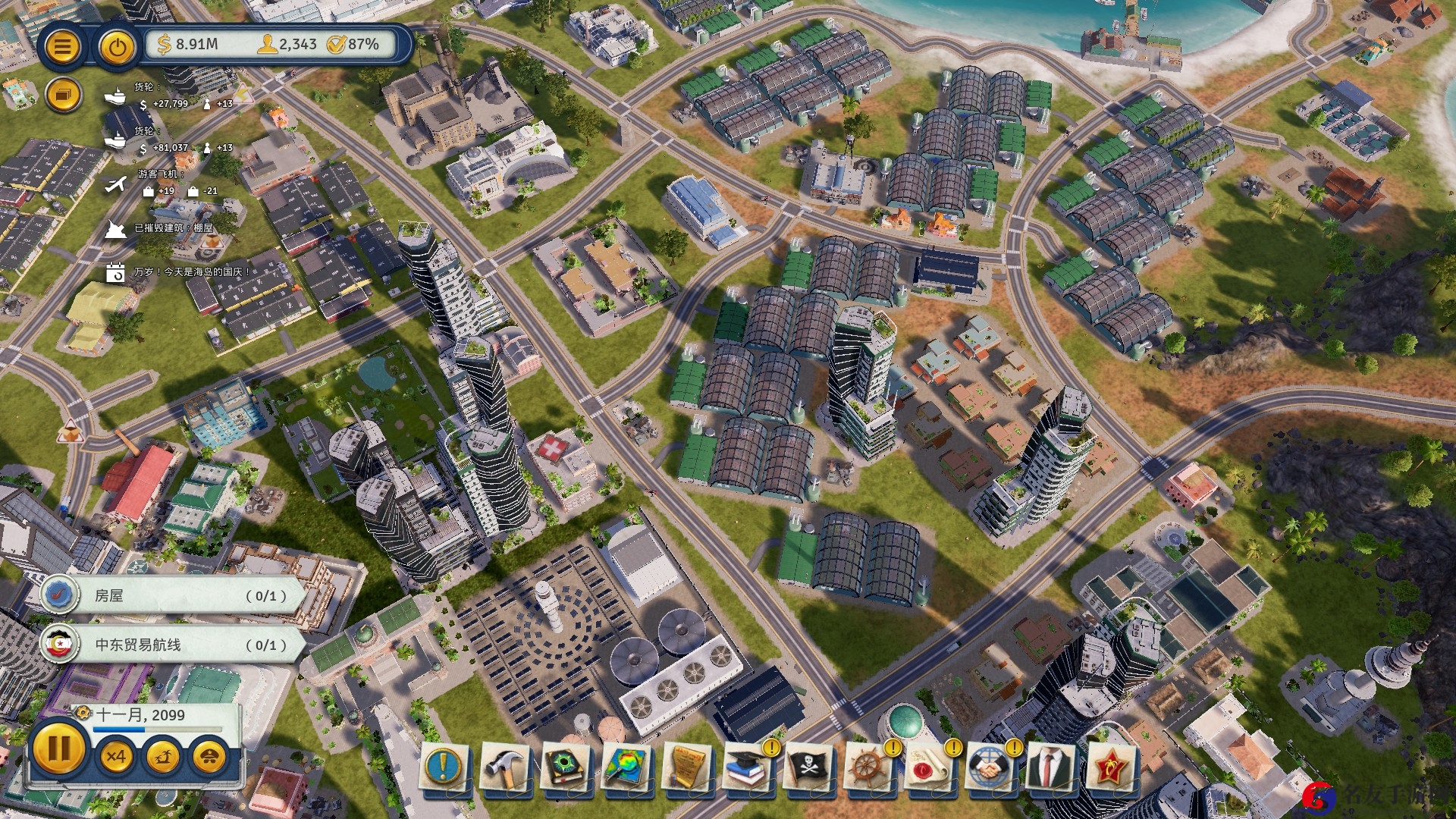The width and height of the screenshot is (1456, 819).
Task: Pause the game with the big pause button
Action: (58, 748)
